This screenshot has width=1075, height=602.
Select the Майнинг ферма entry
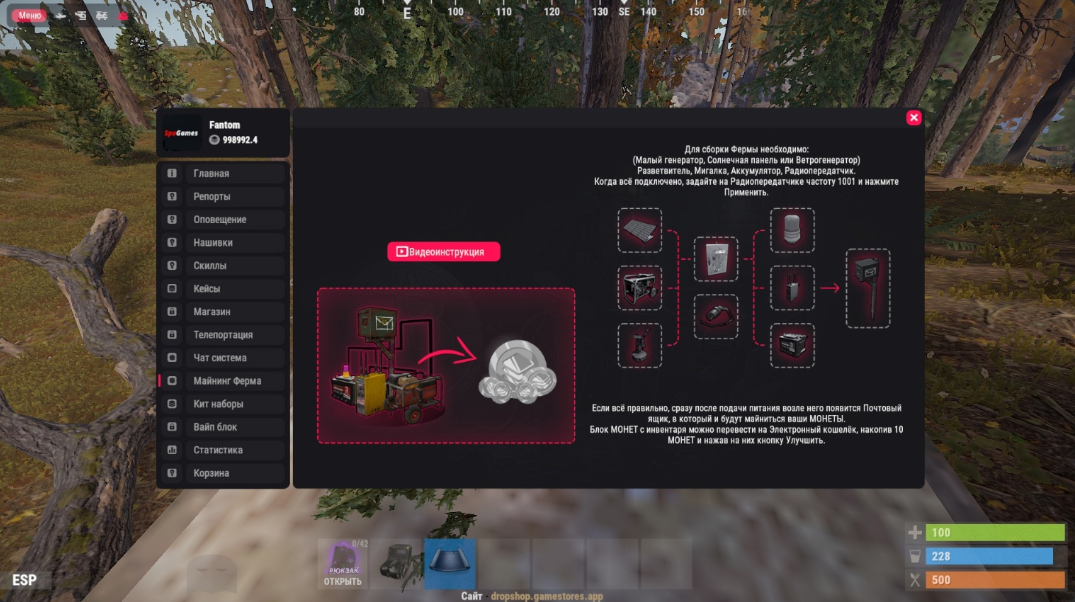point(223,381)
